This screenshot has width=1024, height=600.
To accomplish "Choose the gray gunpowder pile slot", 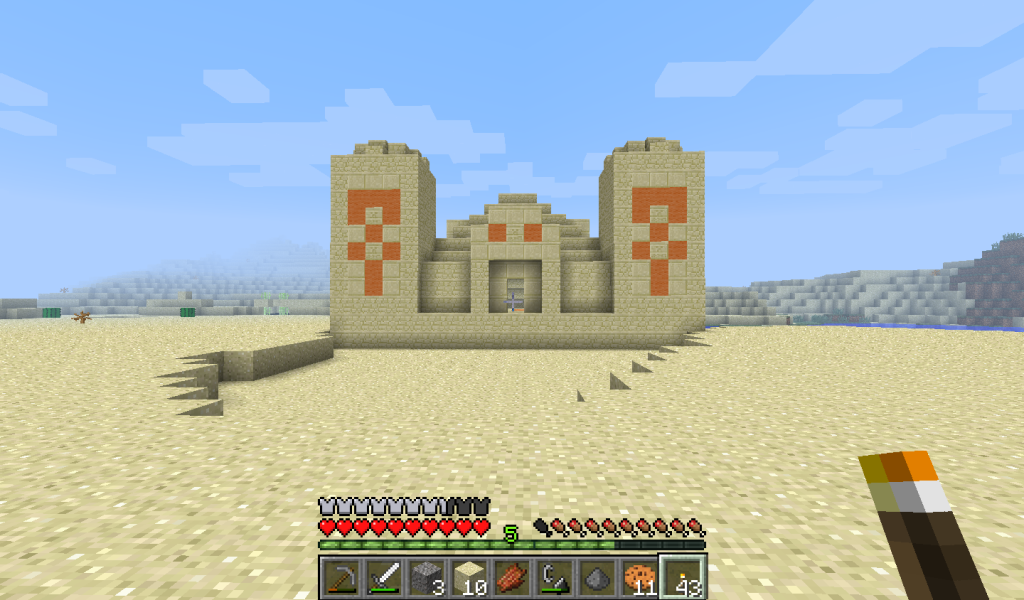I will pyautogui.click(x=598, y=577).
